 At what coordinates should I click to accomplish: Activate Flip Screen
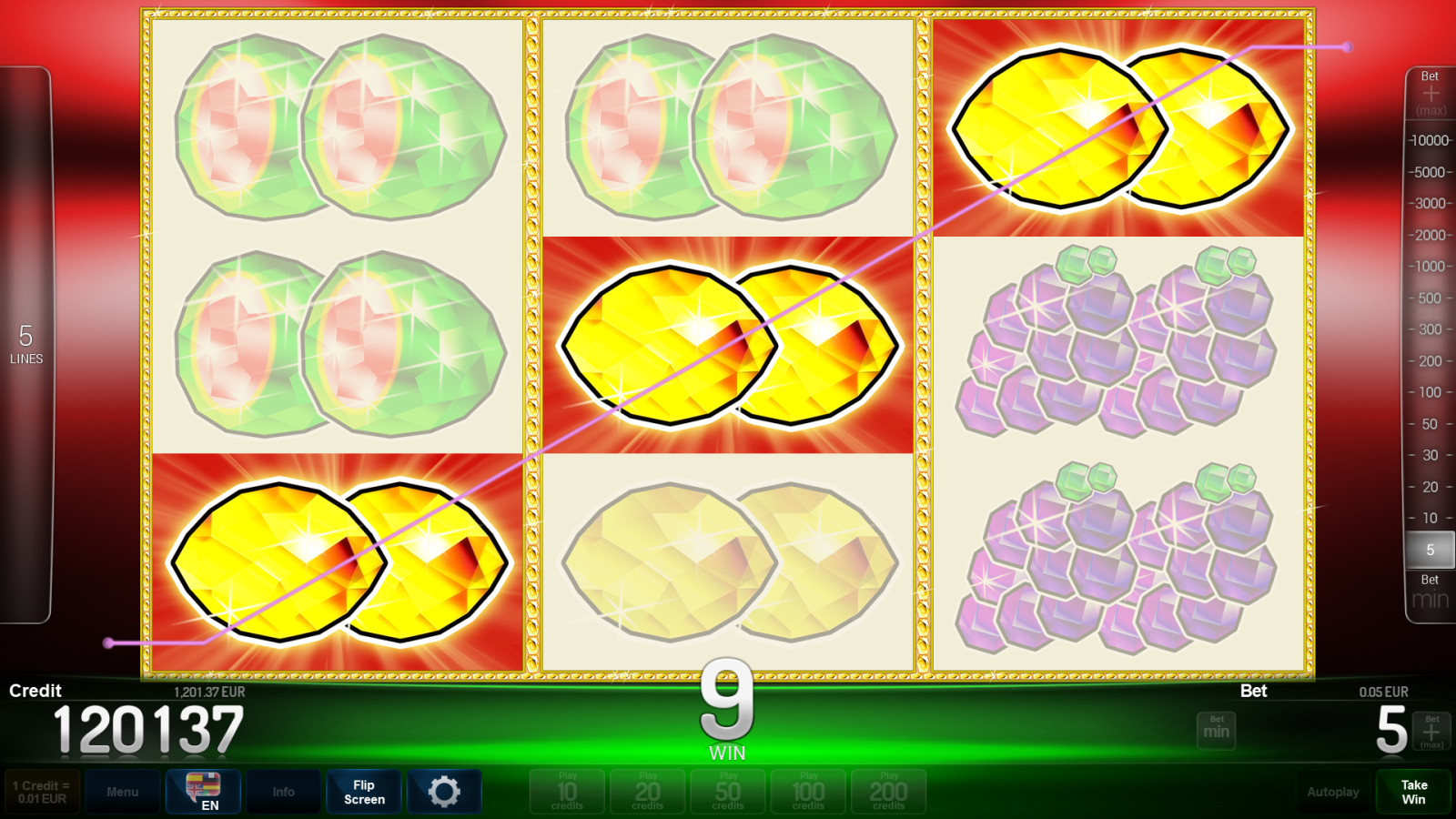click(363, 791)
